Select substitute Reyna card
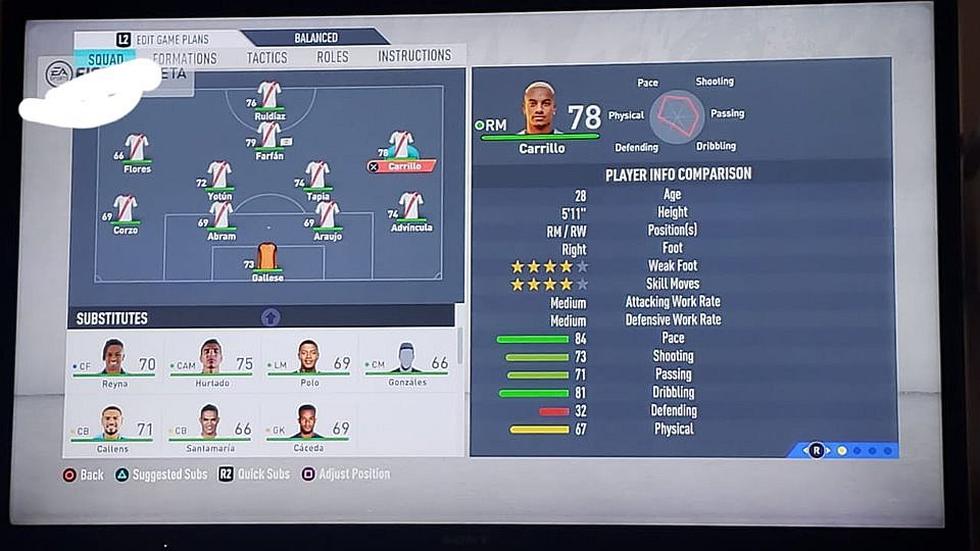The height and width of the screenshot is (551, 980). pyautogui.click(x=114, y=363)
